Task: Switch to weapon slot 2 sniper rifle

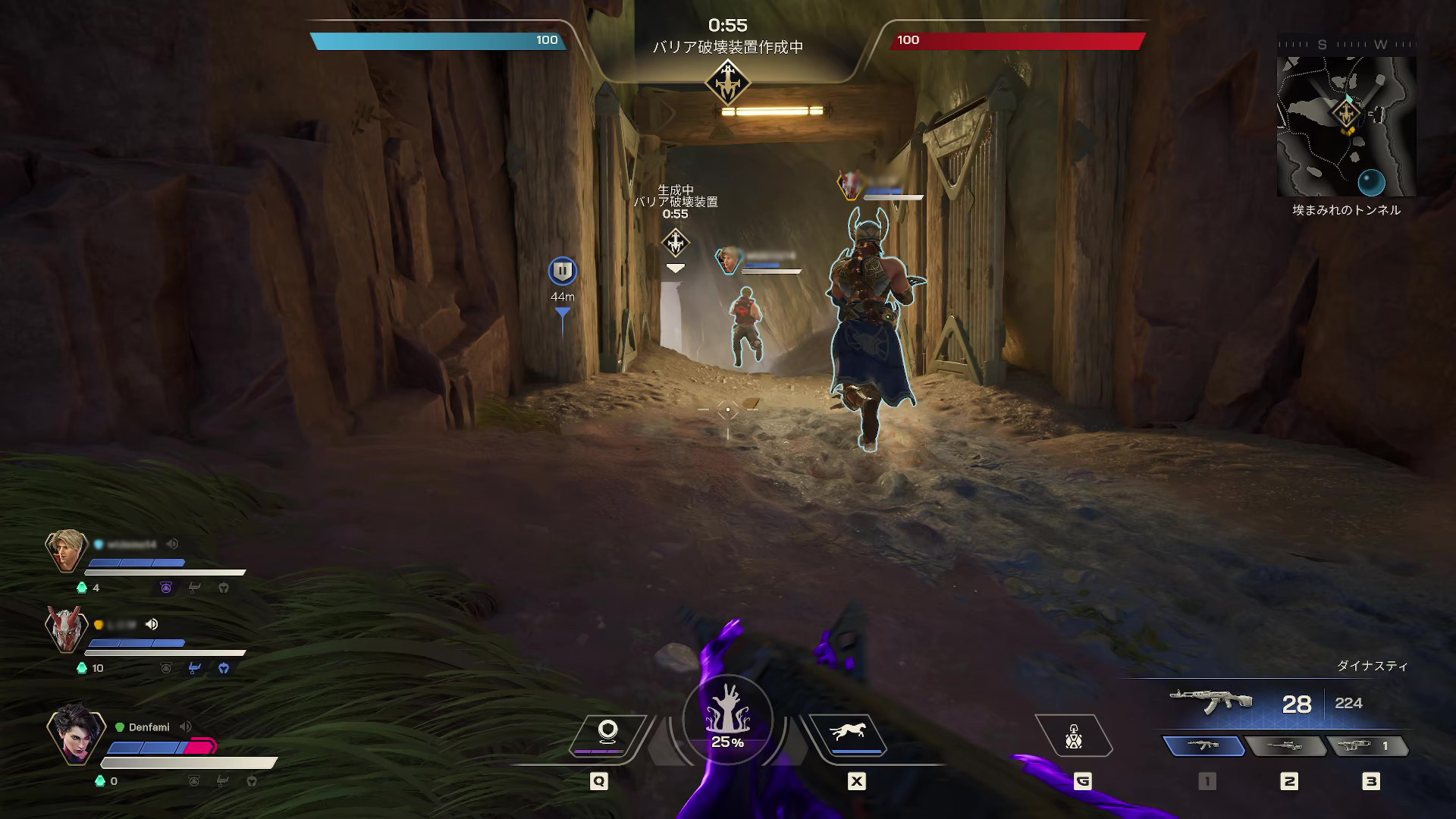Action: pos(1287,746)
